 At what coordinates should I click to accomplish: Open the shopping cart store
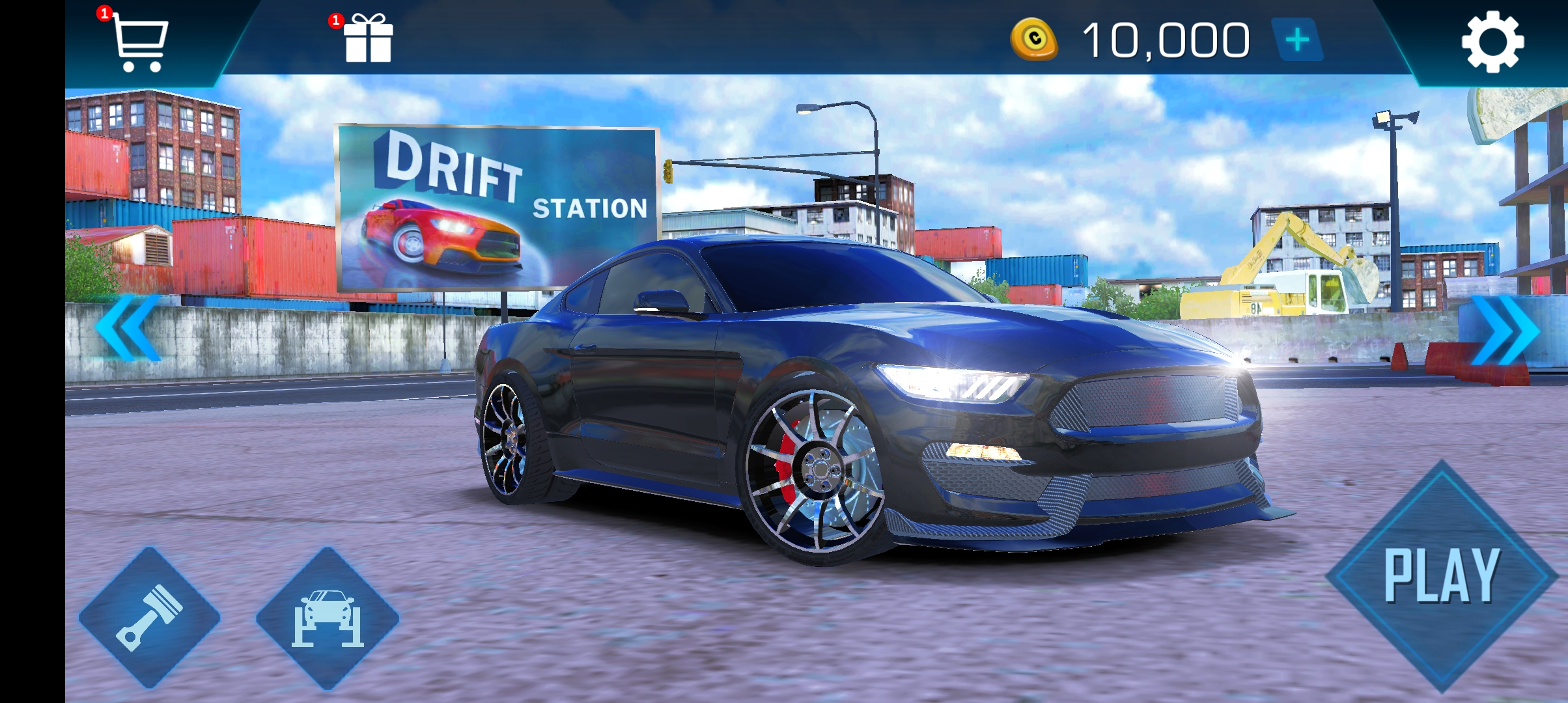click(x=139, y=42)
